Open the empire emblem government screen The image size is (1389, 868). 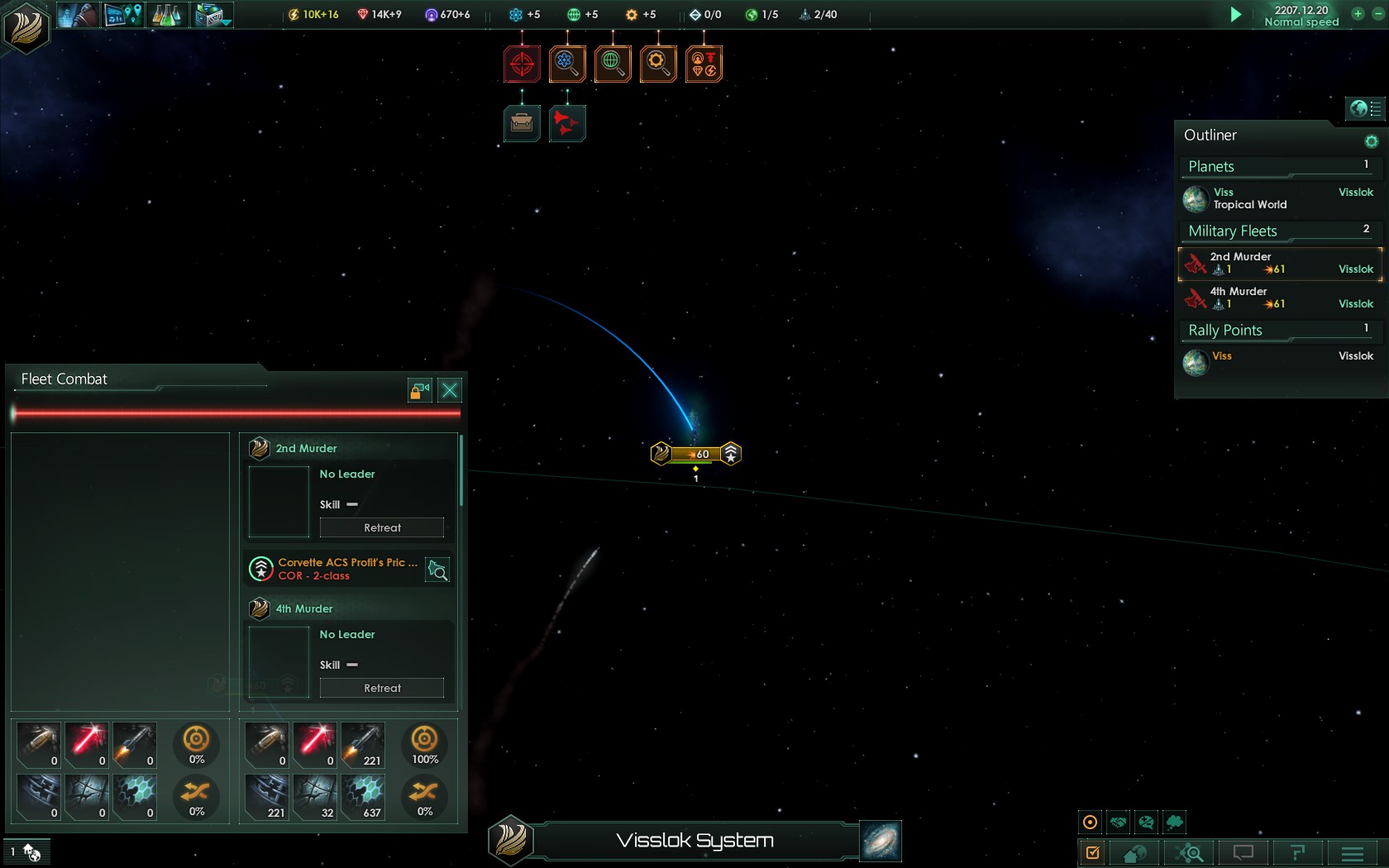26,26
